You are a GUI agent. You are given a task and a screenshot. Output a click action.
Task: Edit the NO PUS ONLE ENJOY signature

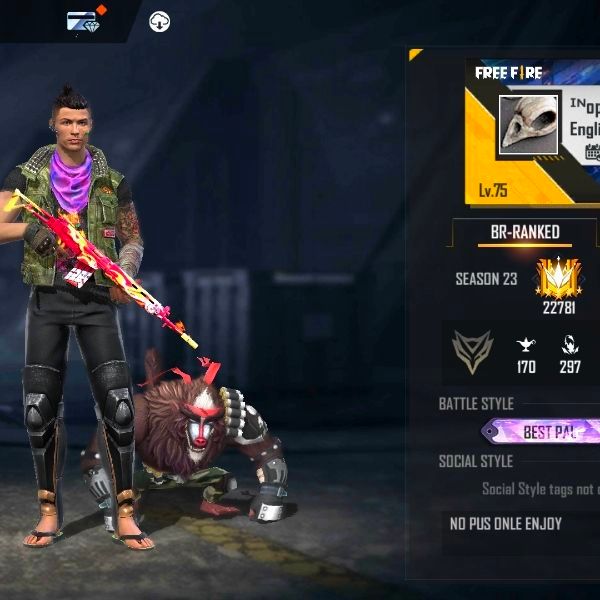(x=506, y=524)
